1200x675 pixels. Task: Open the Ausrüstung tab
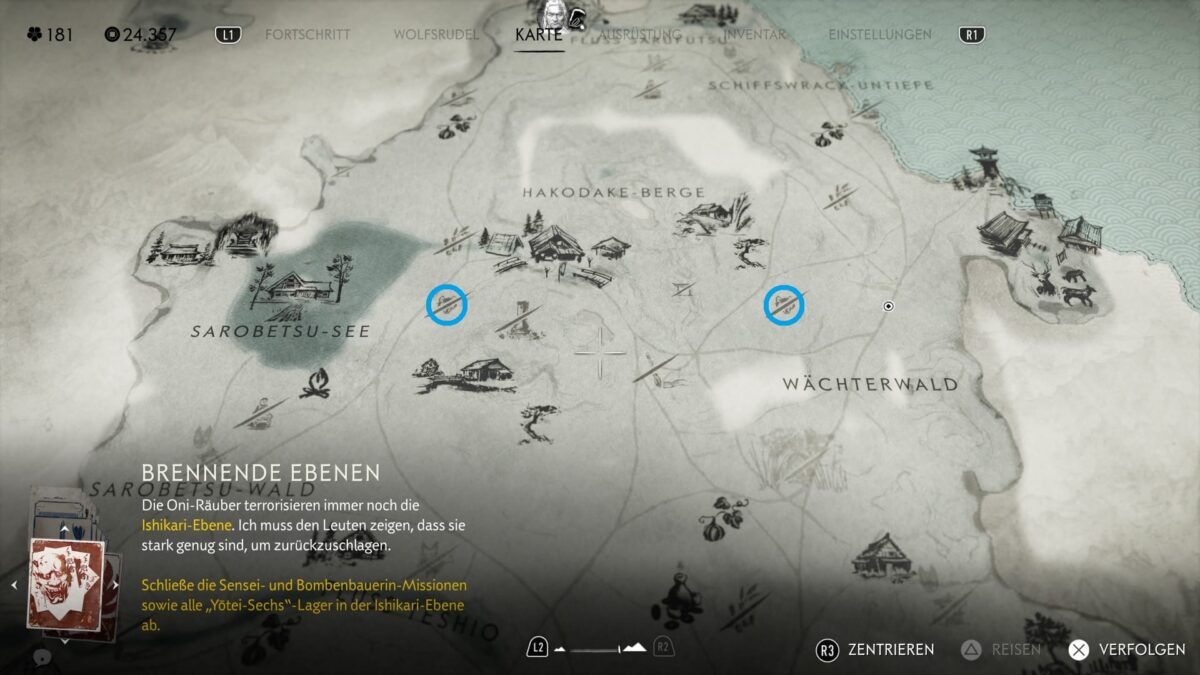click(640, 35)
